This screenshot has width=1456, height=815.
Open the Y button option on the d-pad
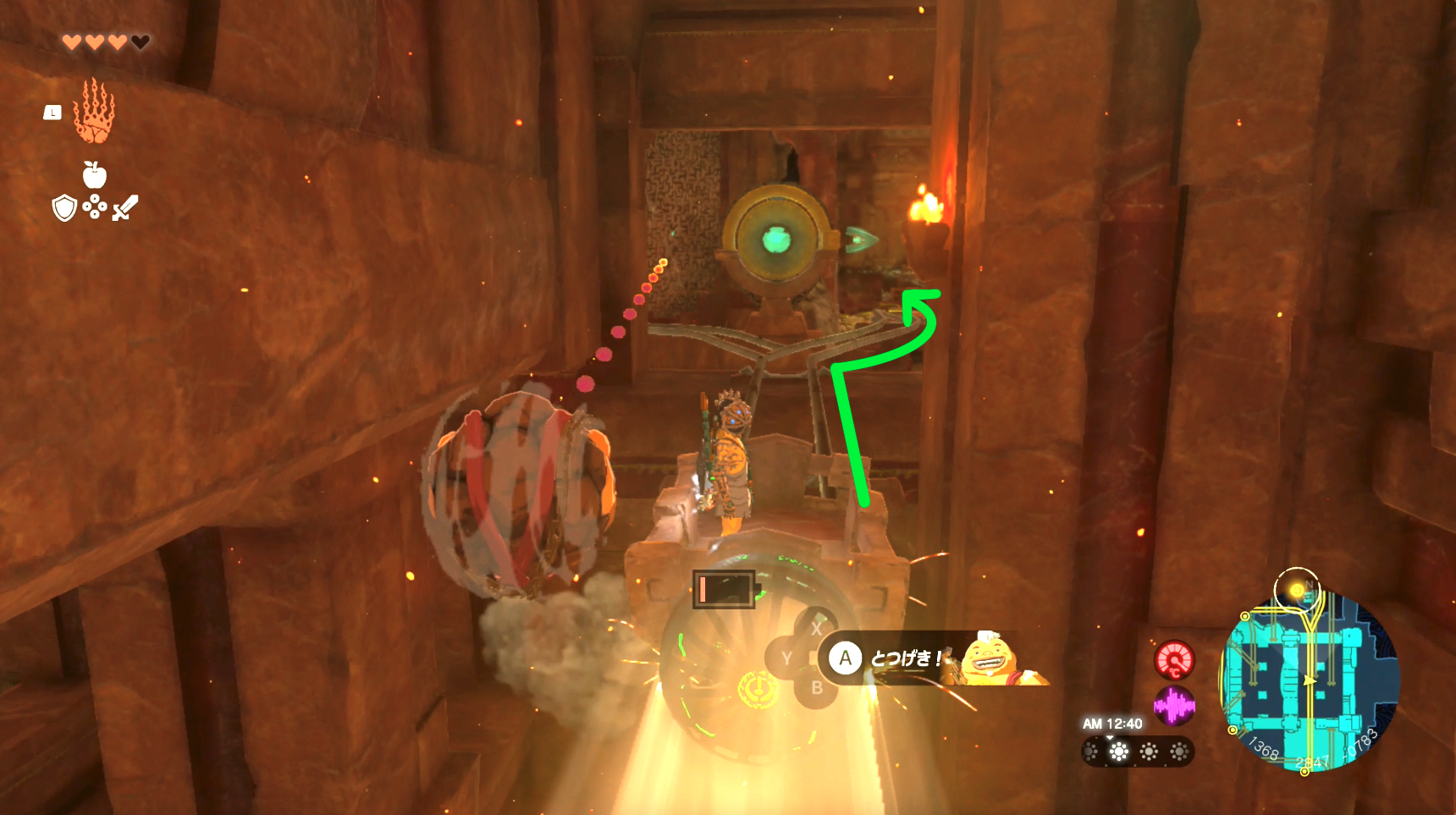click(787, 658)
